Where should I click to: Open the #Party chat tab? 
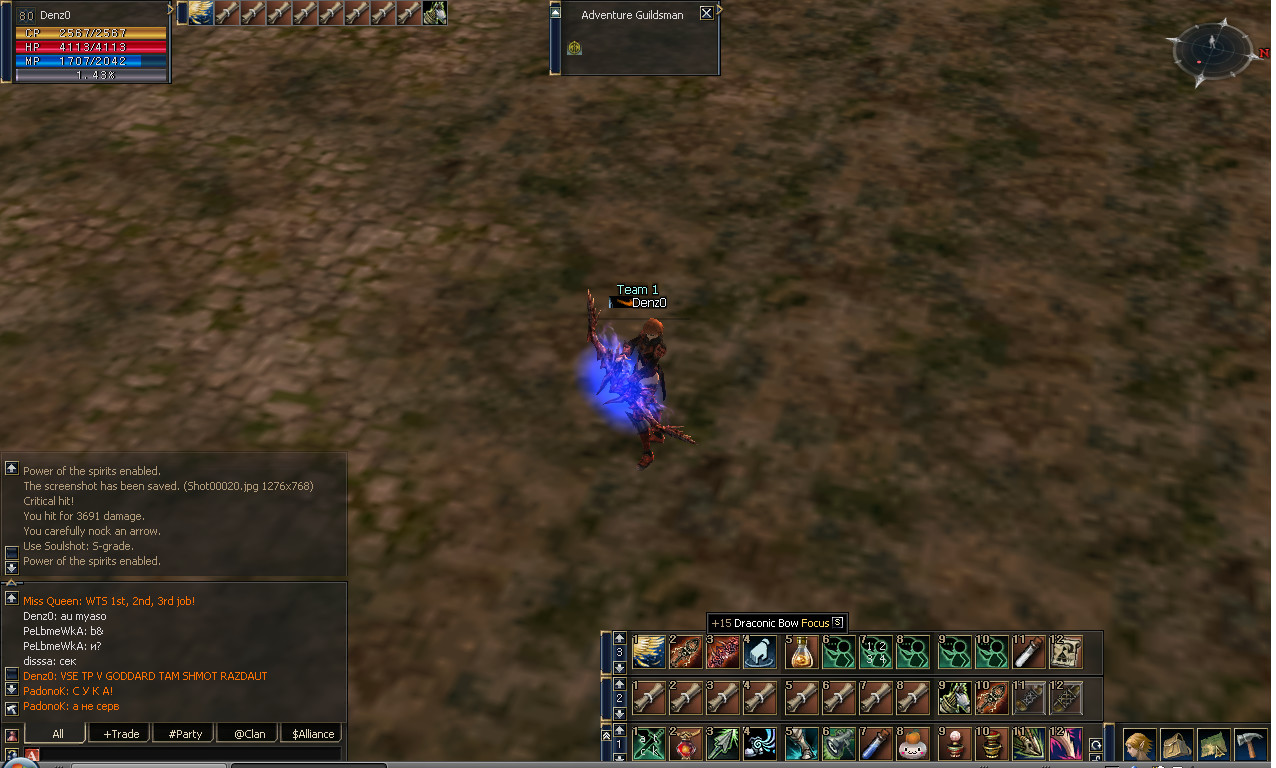click(184, 734)
